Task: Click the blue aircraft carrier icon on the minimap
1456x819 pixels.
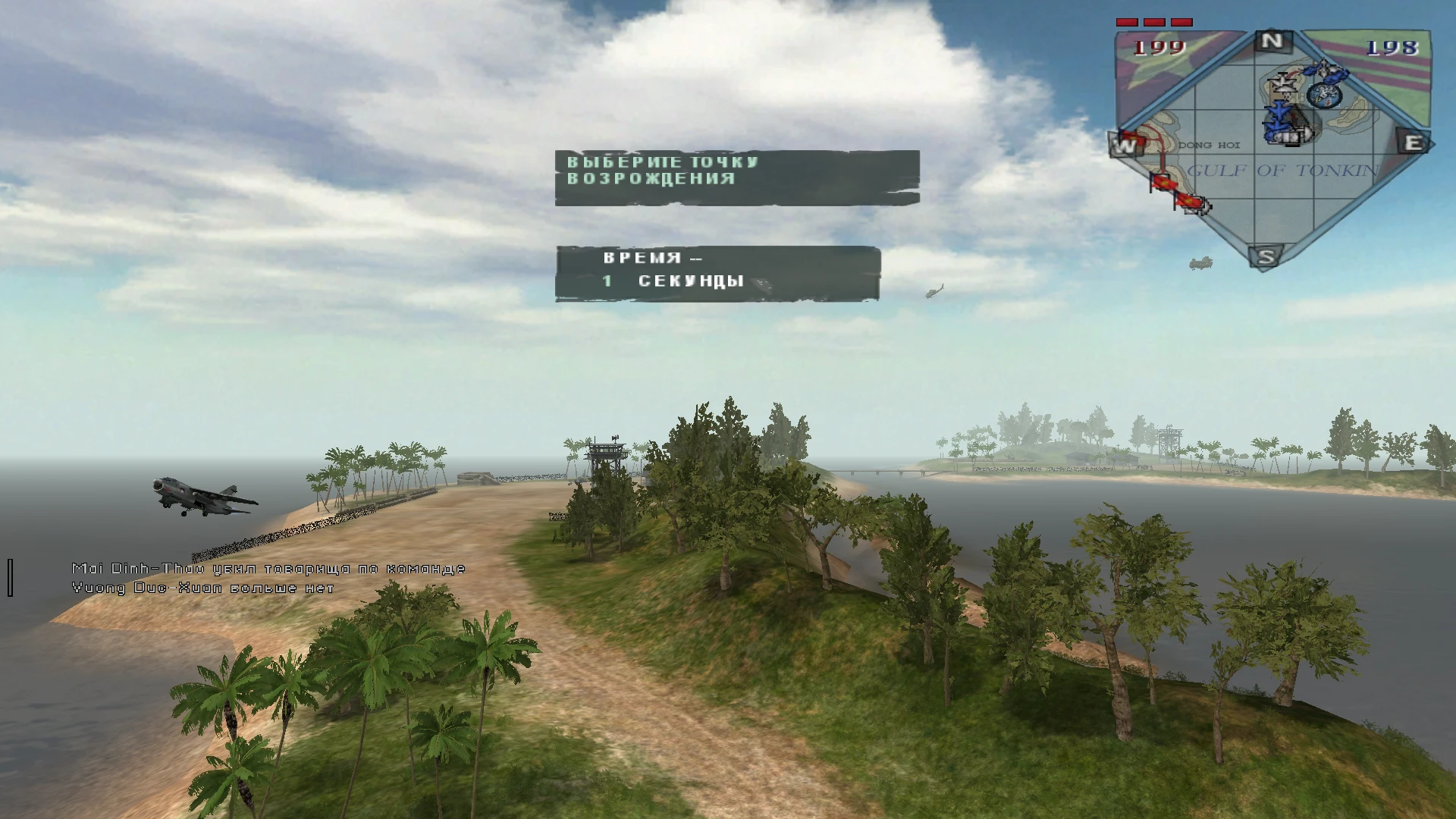Action: click(x=1287, y=136)
